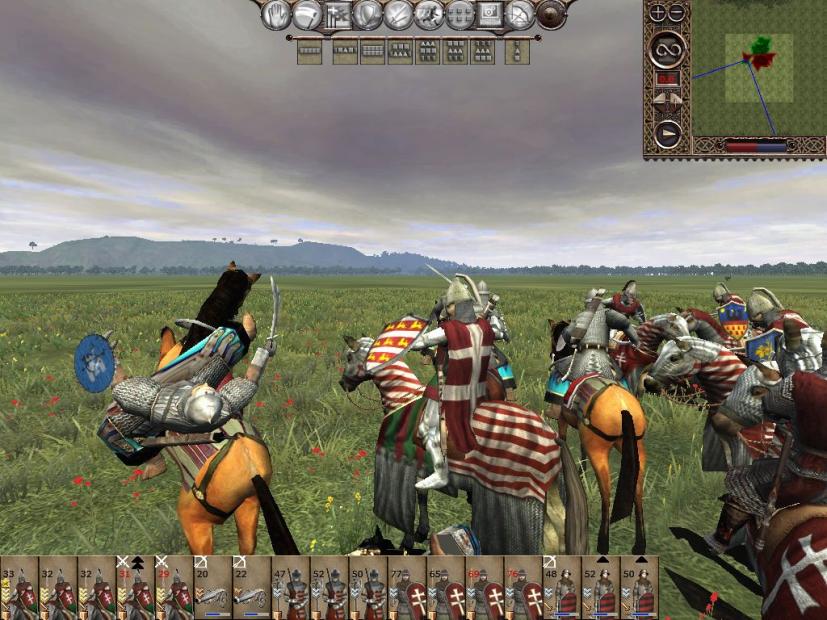Image resolution: width=827 pixels, height=620 pixels.
Task: Click the battlefield minimap
Action: 758,68
